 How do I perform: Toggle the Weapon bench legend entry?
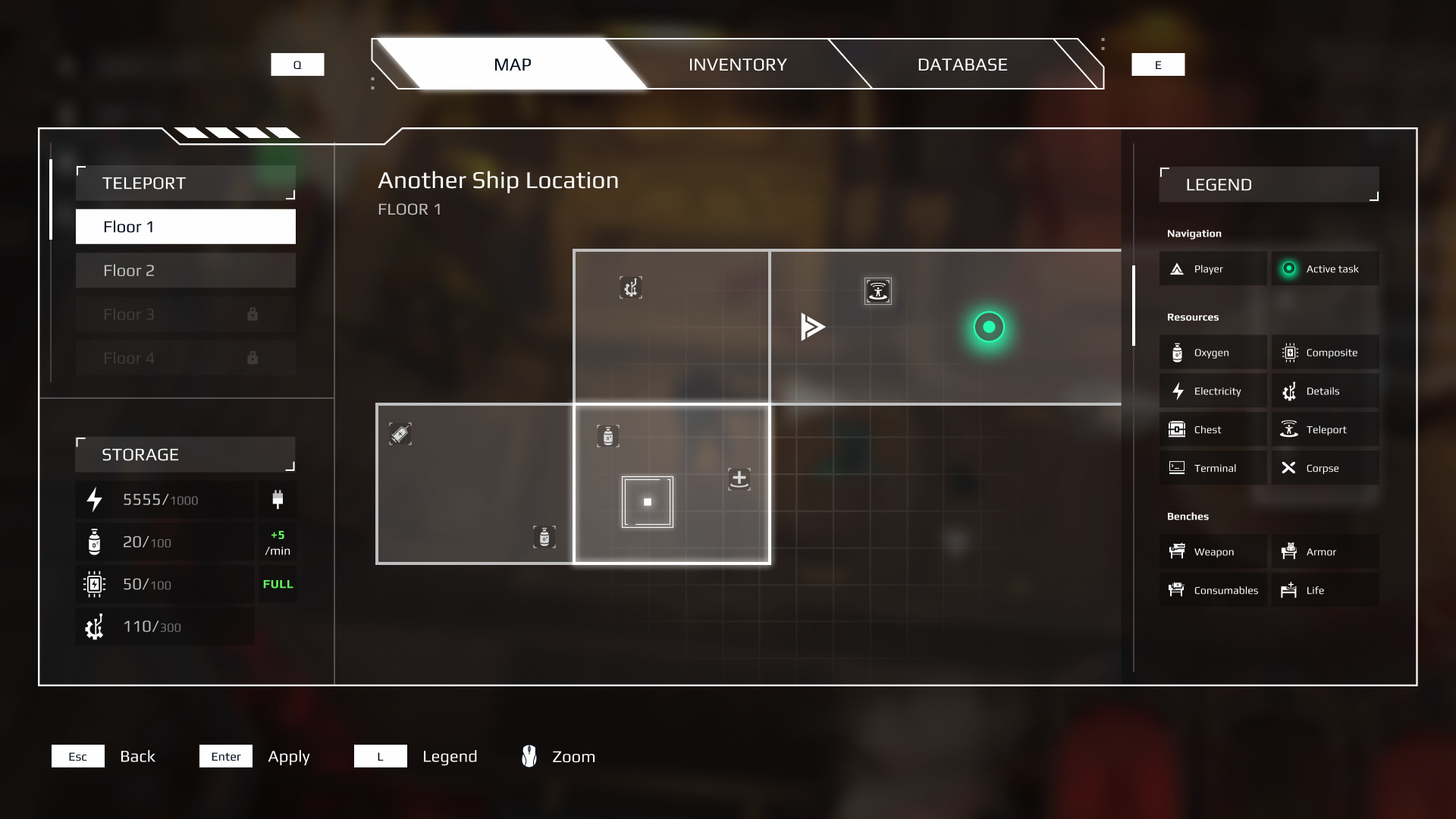click(1212, 552)
